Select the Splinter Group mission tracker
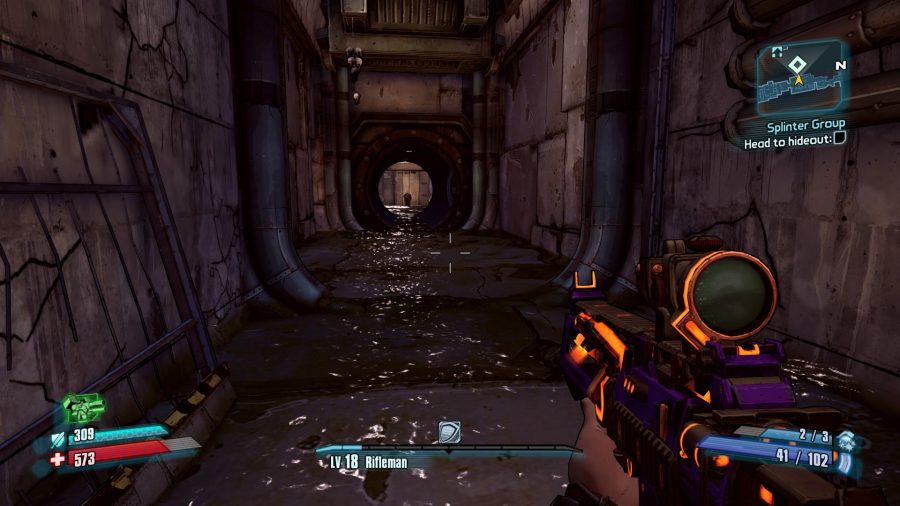900x506 pixels. [806, 125]
